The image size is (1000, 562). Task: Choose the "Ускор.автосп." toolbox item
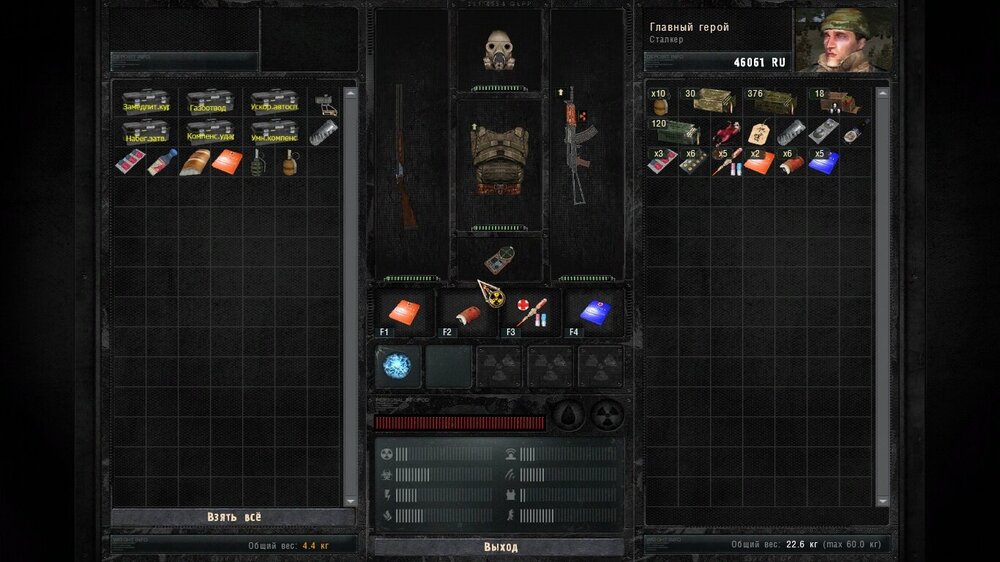click(x=273, y=103)
